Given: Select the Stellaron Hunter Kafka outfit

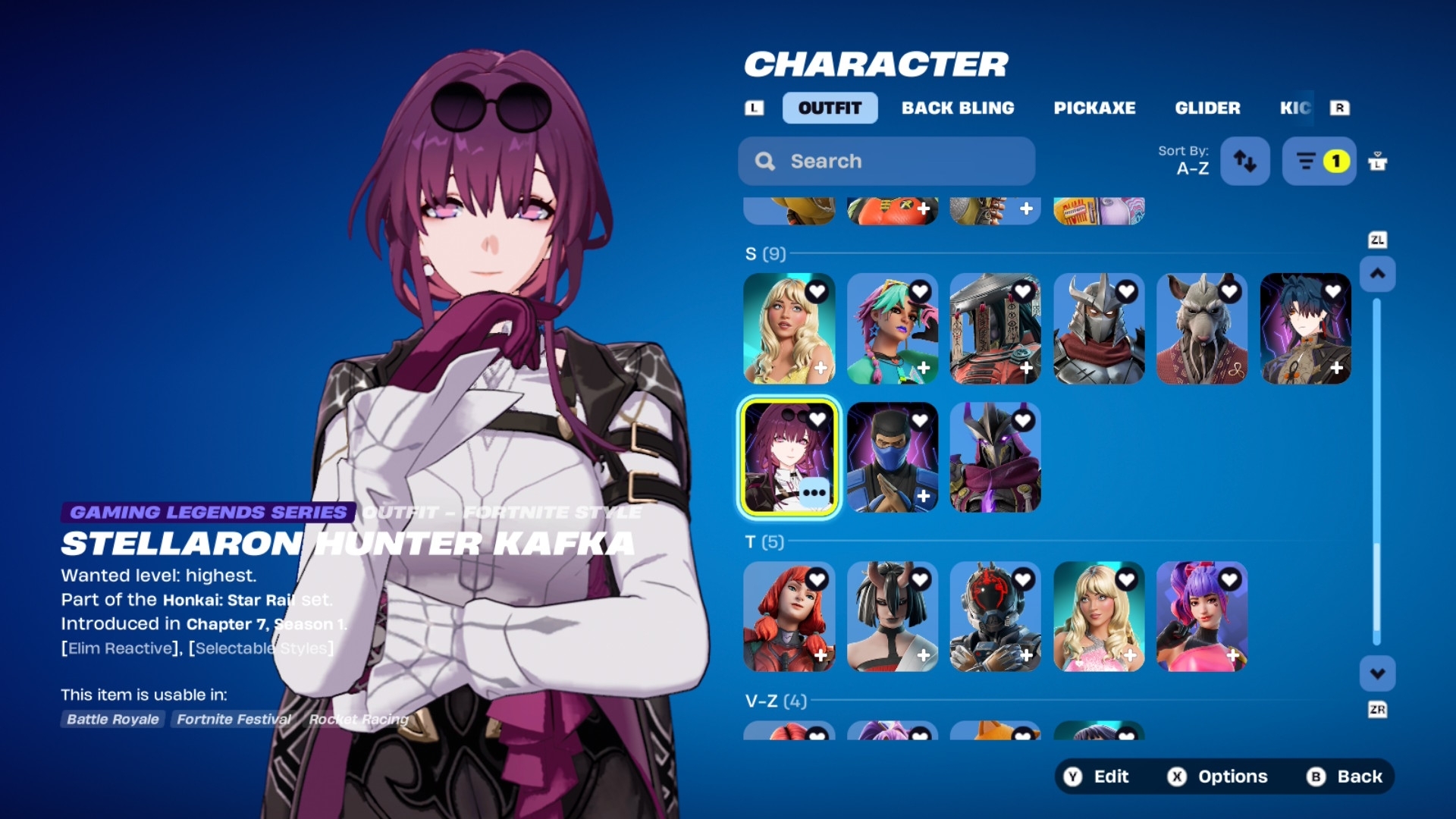Looking at the screenshot, I should pos(789,457).
